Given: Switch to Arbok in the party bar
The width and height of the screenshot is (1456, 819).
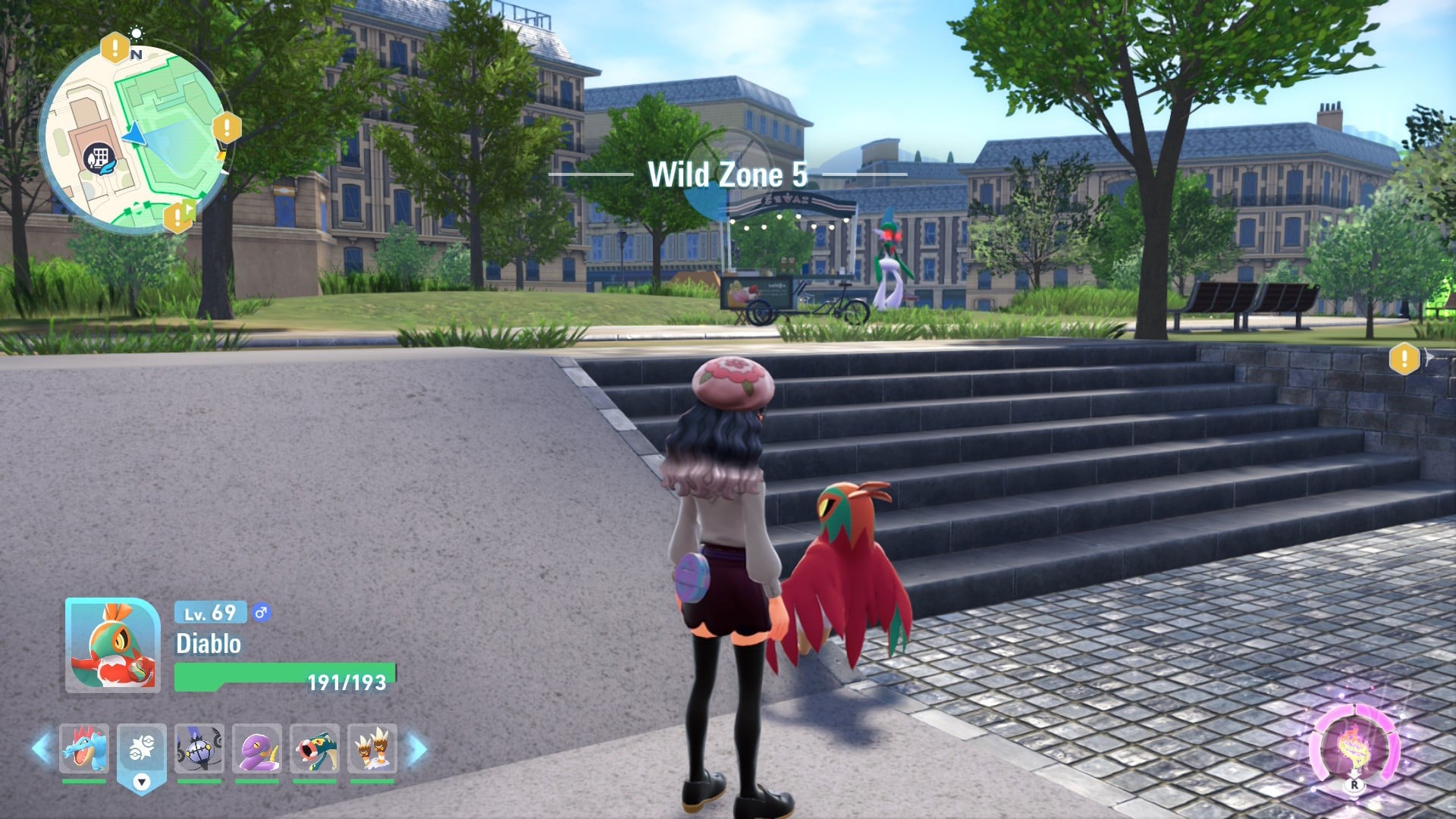Looking at the screenshot, I should point(257,748).
